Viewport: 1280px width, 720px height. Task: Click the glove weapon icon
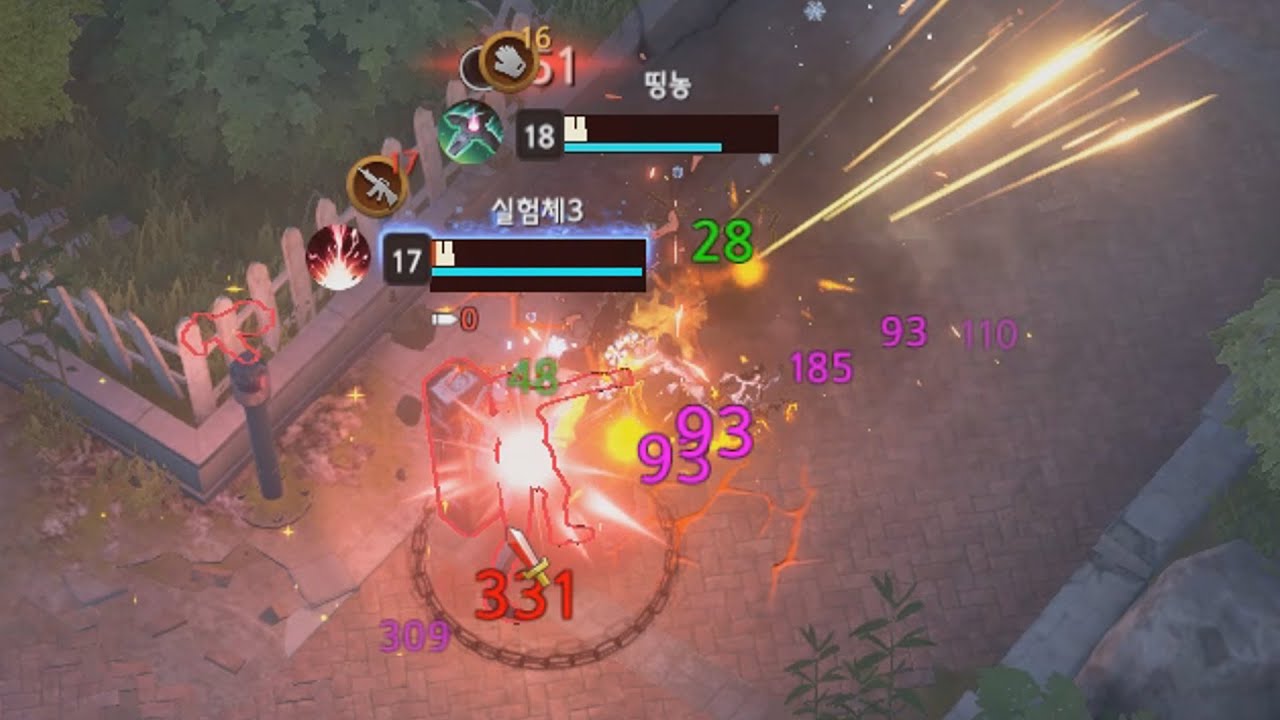point(509,62)
